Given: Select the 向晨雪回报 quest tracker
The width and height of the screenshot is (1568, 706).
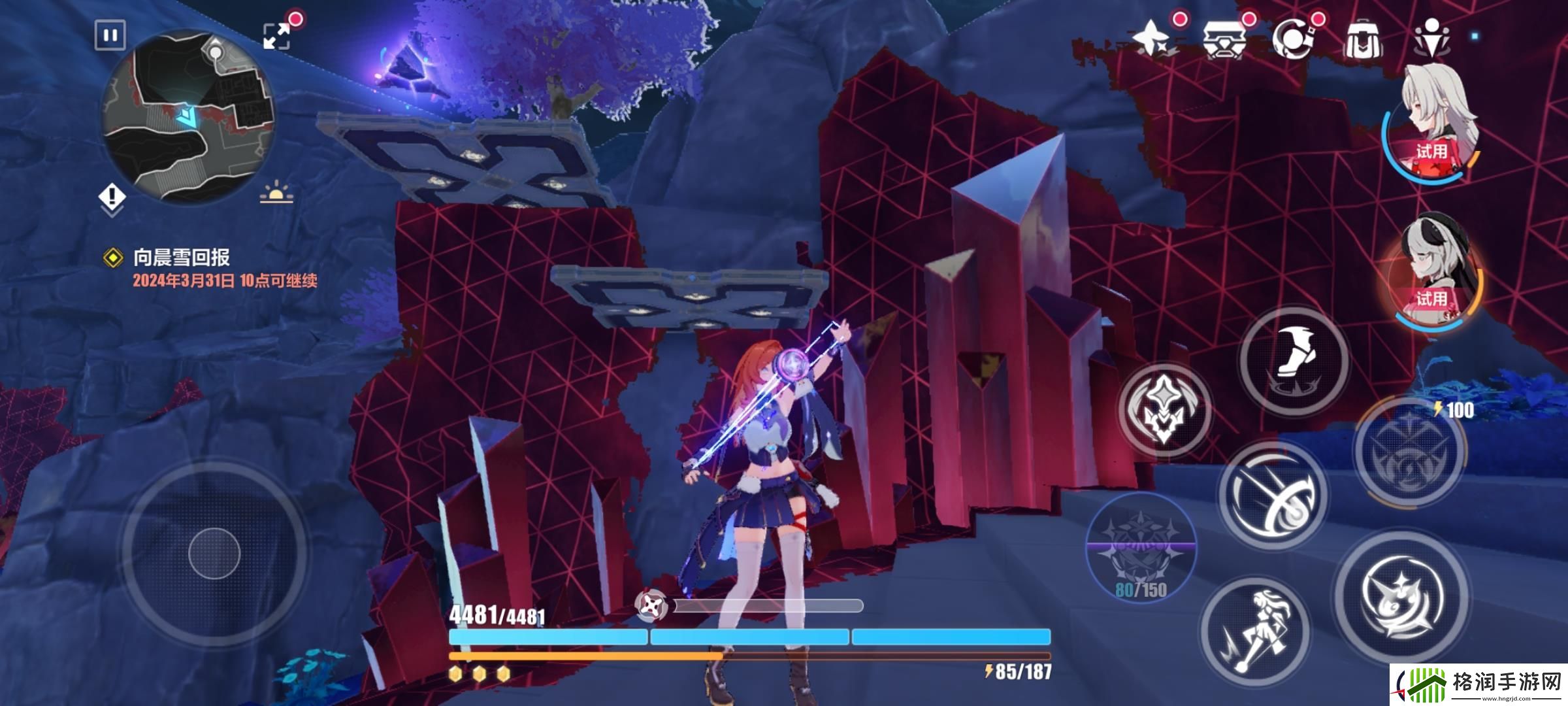Looking at the screenshot, I should (181, 258).
